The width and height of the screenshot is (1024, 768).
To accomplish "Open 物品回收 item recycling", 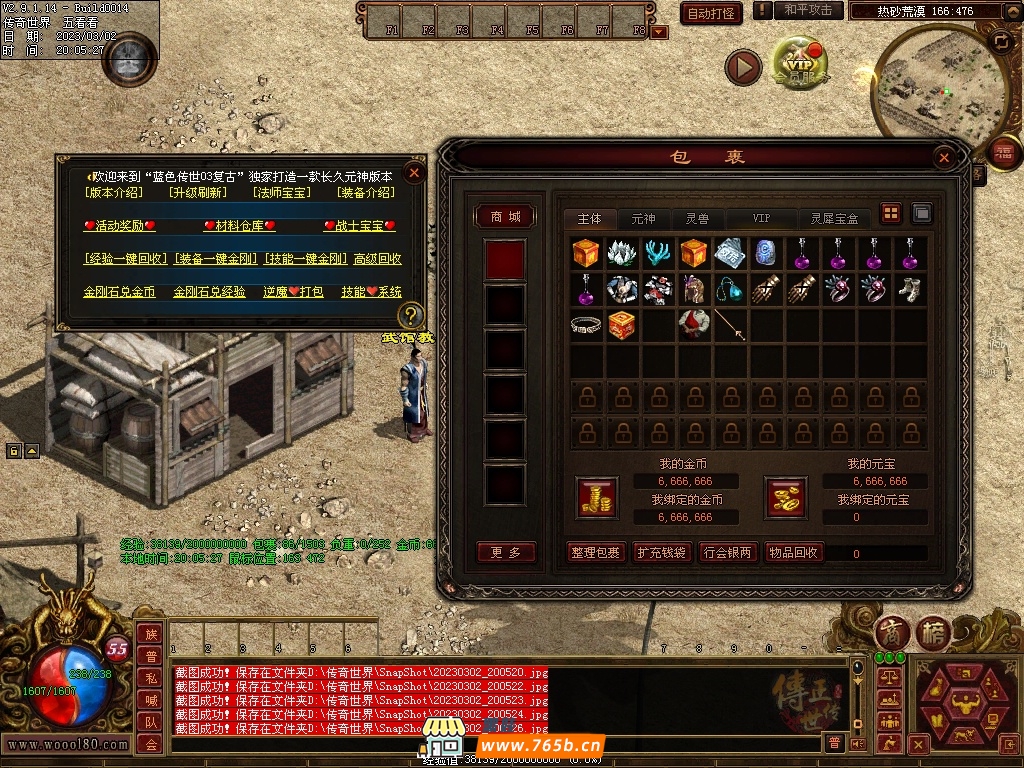I will (x=794, y=552).
